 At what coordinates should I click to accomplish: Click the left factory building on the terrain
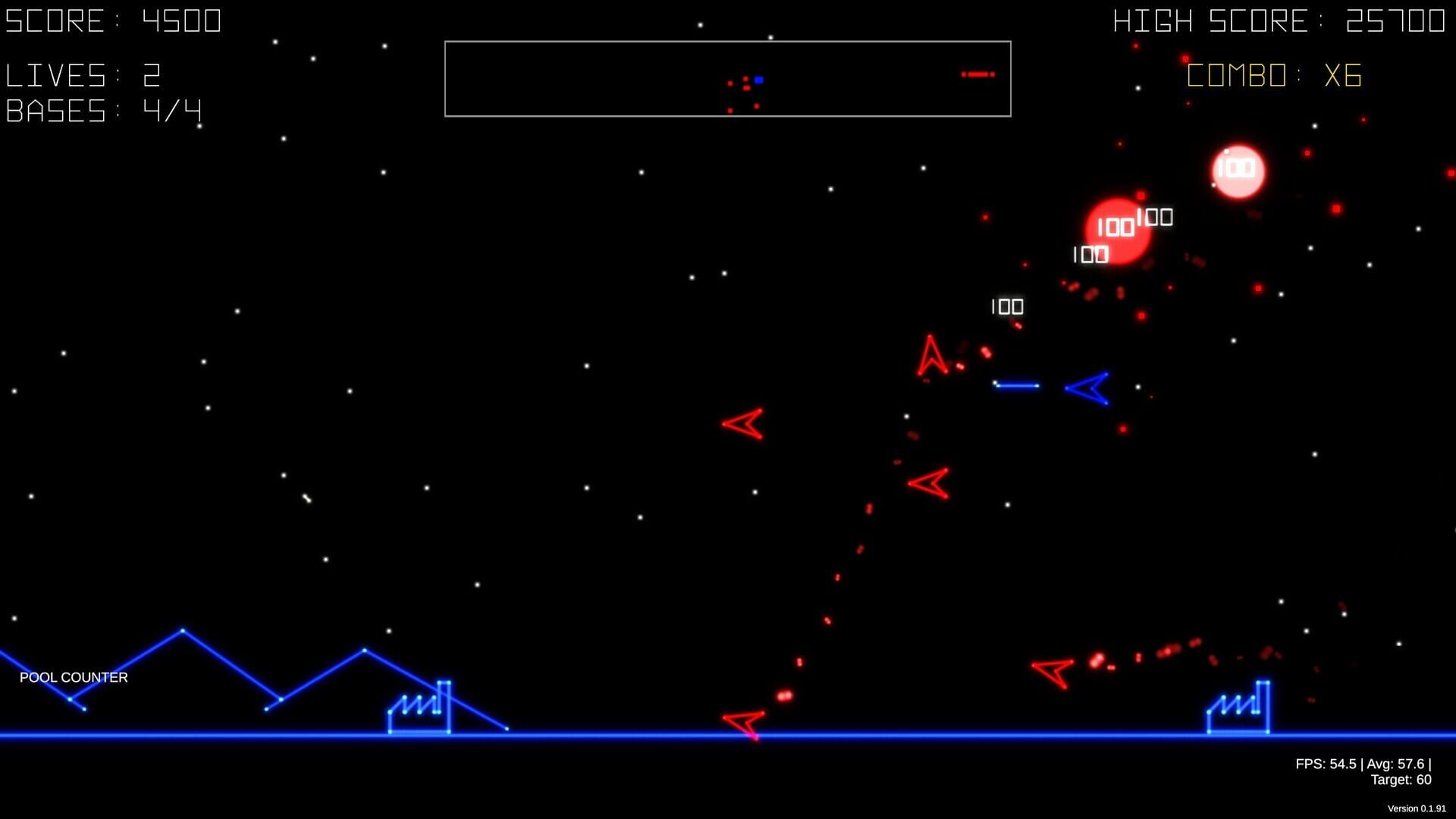(x=419, y=708)
